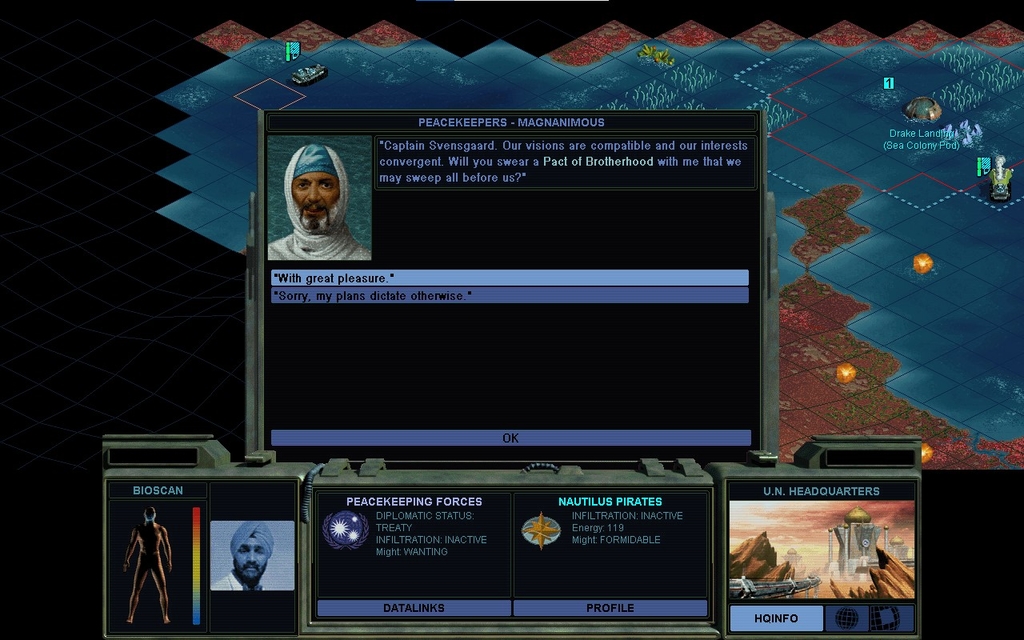View the Nautilus Pirates Profile

(x=609, y=608)
